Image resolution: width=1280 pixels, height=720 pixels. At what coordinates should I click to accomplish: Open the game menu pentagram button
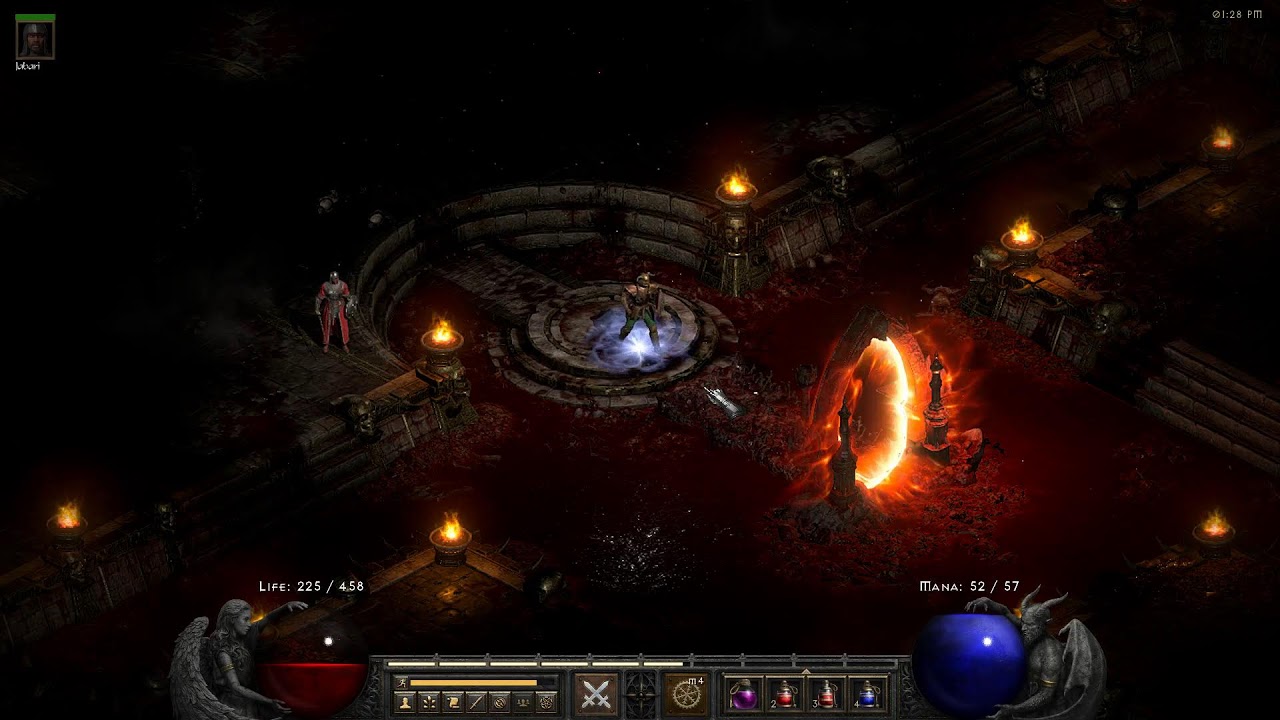[x=547, y=702]
